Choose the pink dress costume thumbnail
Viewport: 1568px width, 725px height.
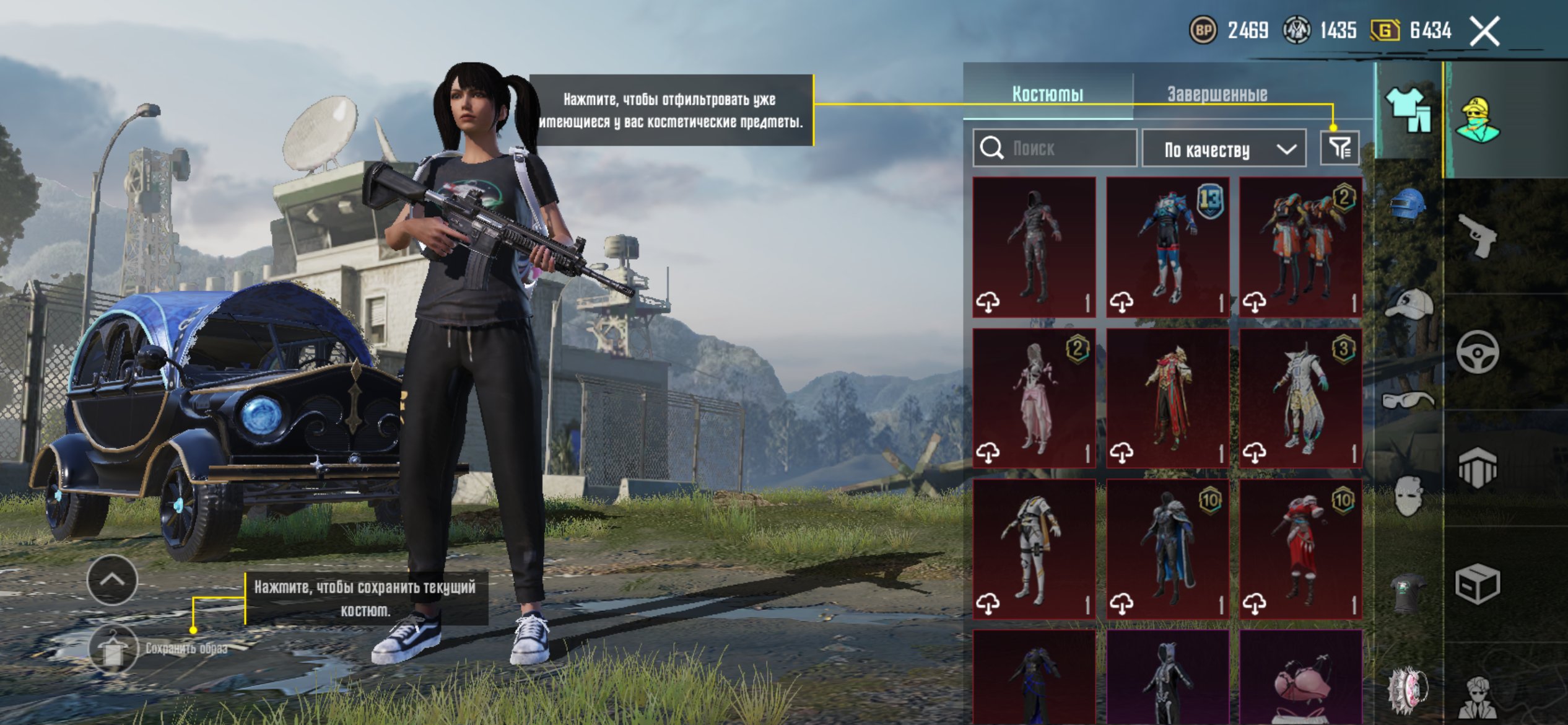(1034, 398)
